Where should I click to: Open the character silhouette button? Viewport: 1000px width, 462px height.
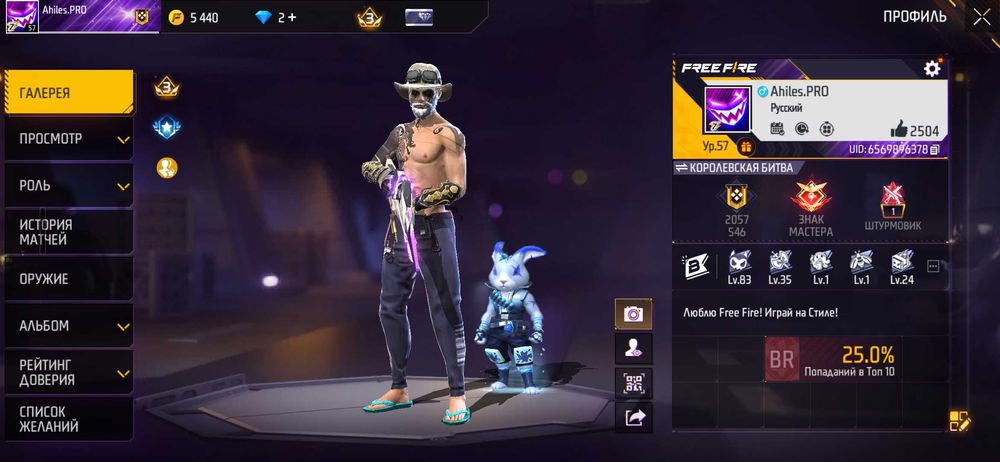633,348
